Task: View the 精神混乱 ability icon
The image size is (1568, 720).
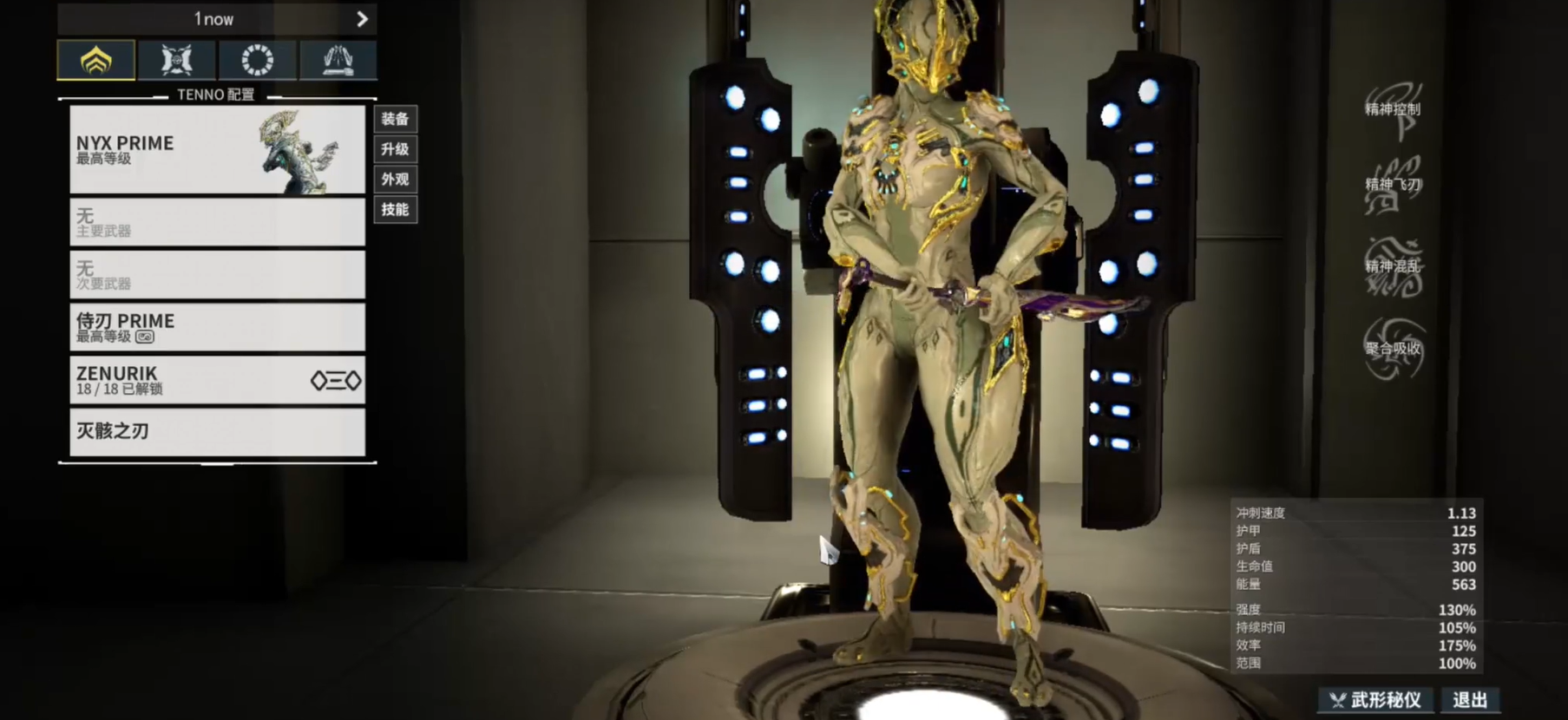Action: pyautogui.click(x=1393, y=266)
